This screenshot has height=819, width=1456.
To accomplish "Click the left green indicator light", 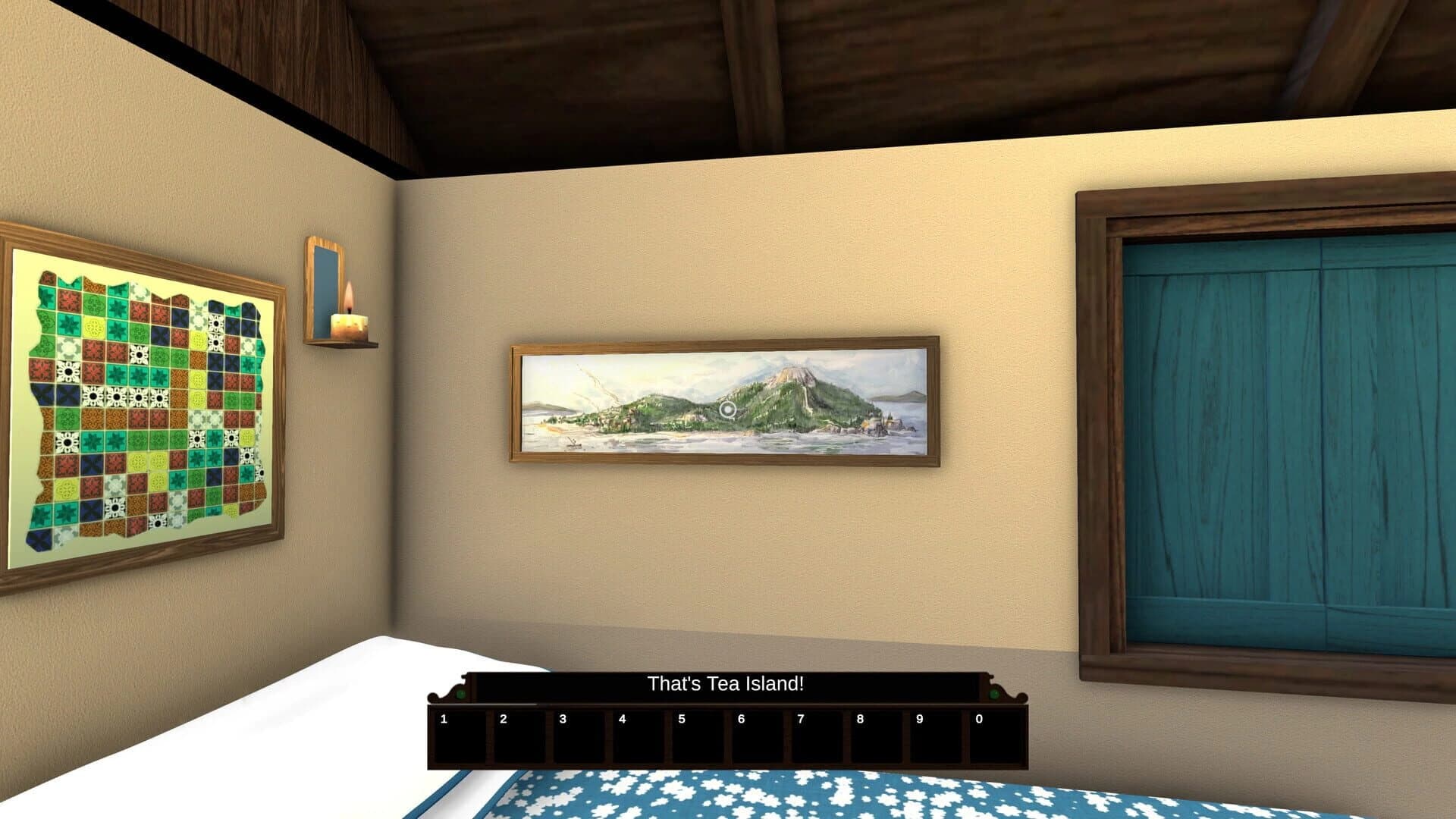I will coord(460,695).
